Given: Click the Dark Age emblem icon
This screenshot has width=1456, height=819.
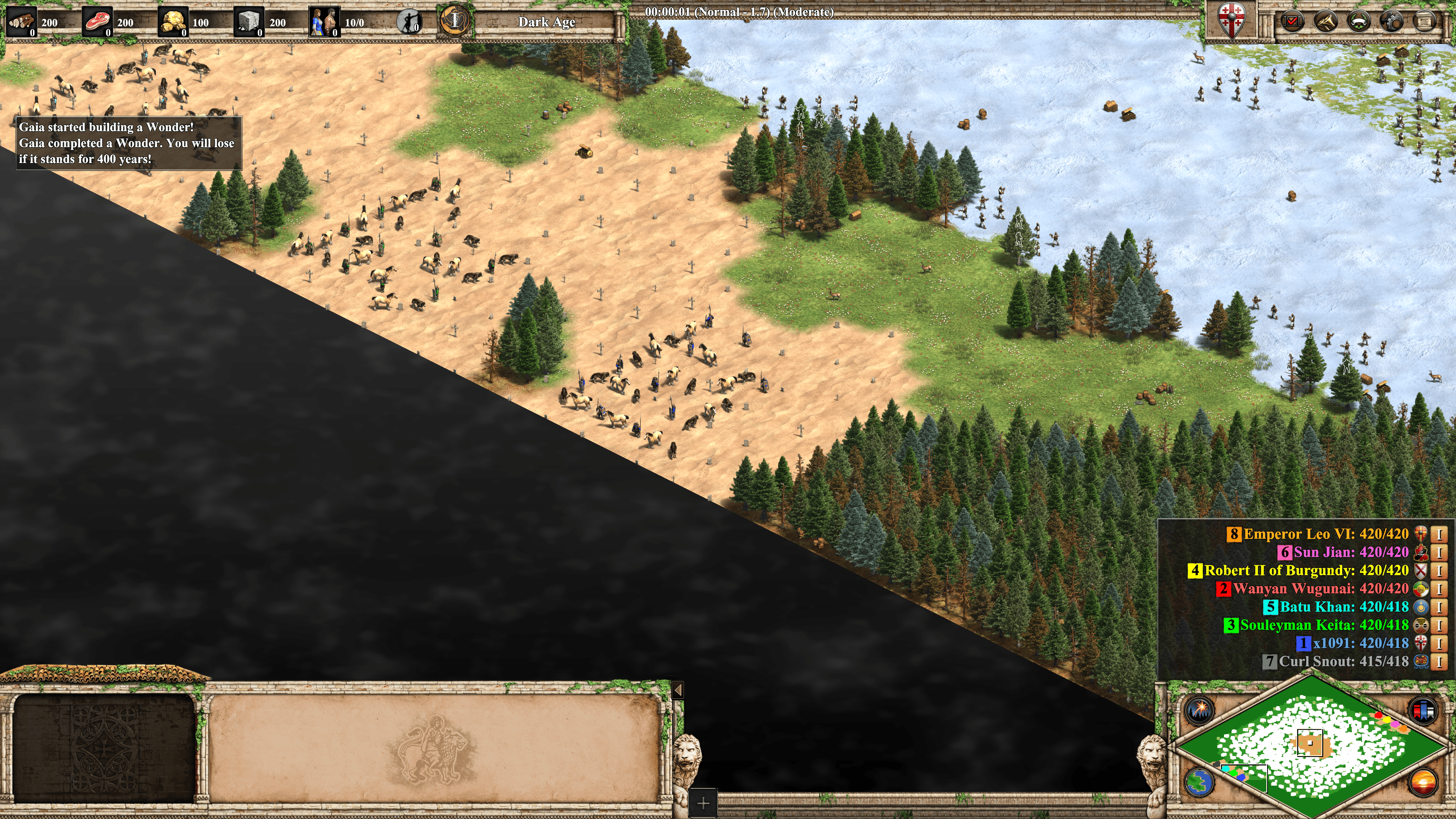Looking at the screenshot, I should tap(454, 21).
